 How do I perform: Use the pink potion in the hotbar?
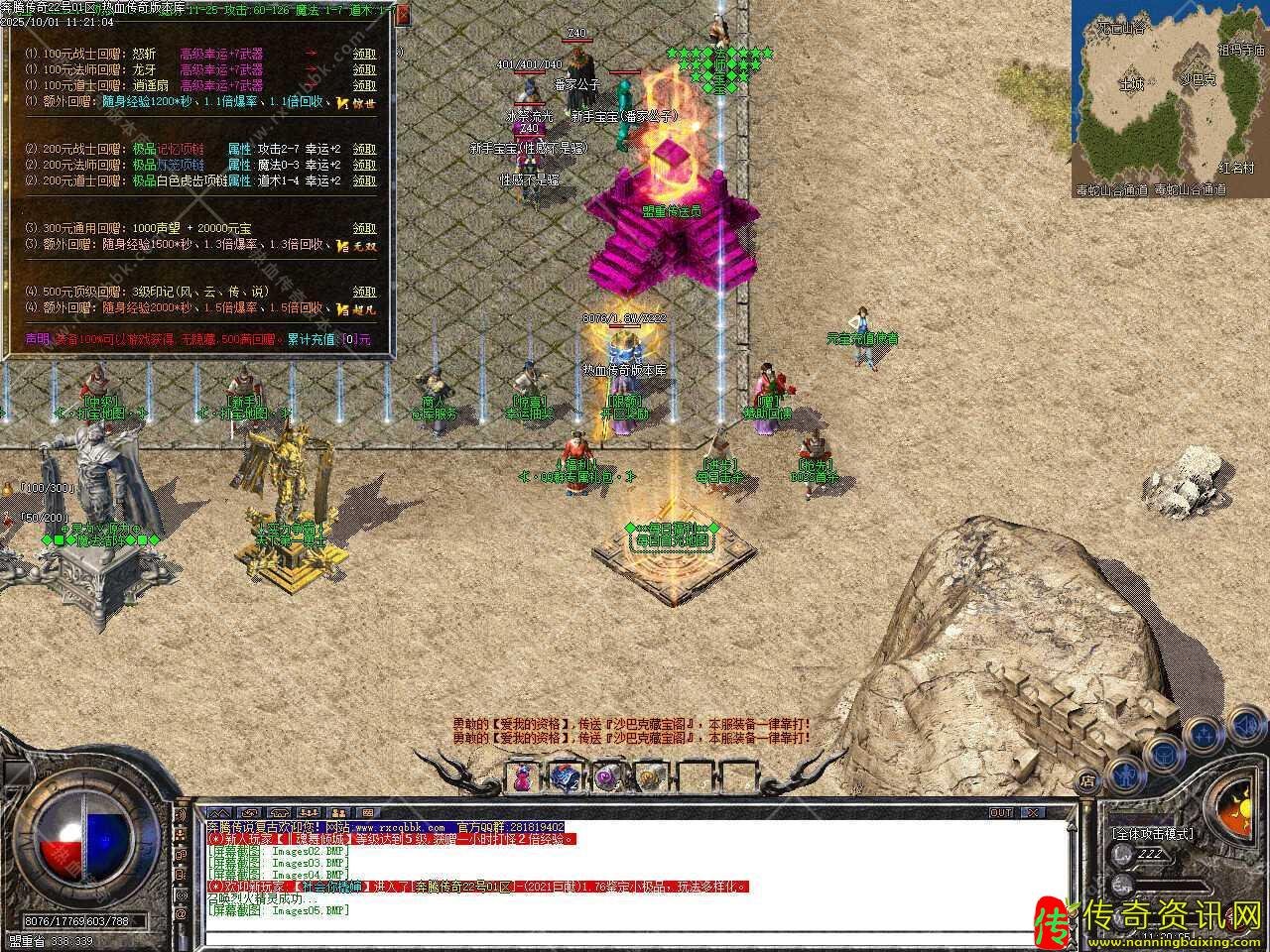(x=522, y=777)
